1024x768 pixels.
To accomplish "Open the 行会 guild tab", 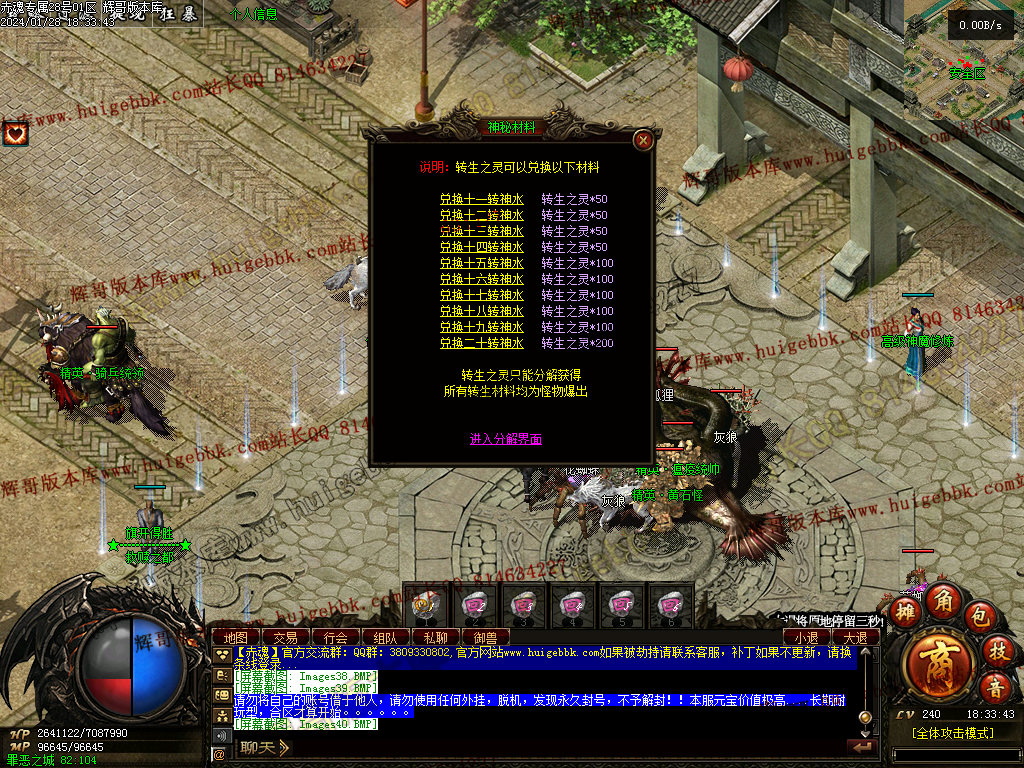I will [335, 637].
